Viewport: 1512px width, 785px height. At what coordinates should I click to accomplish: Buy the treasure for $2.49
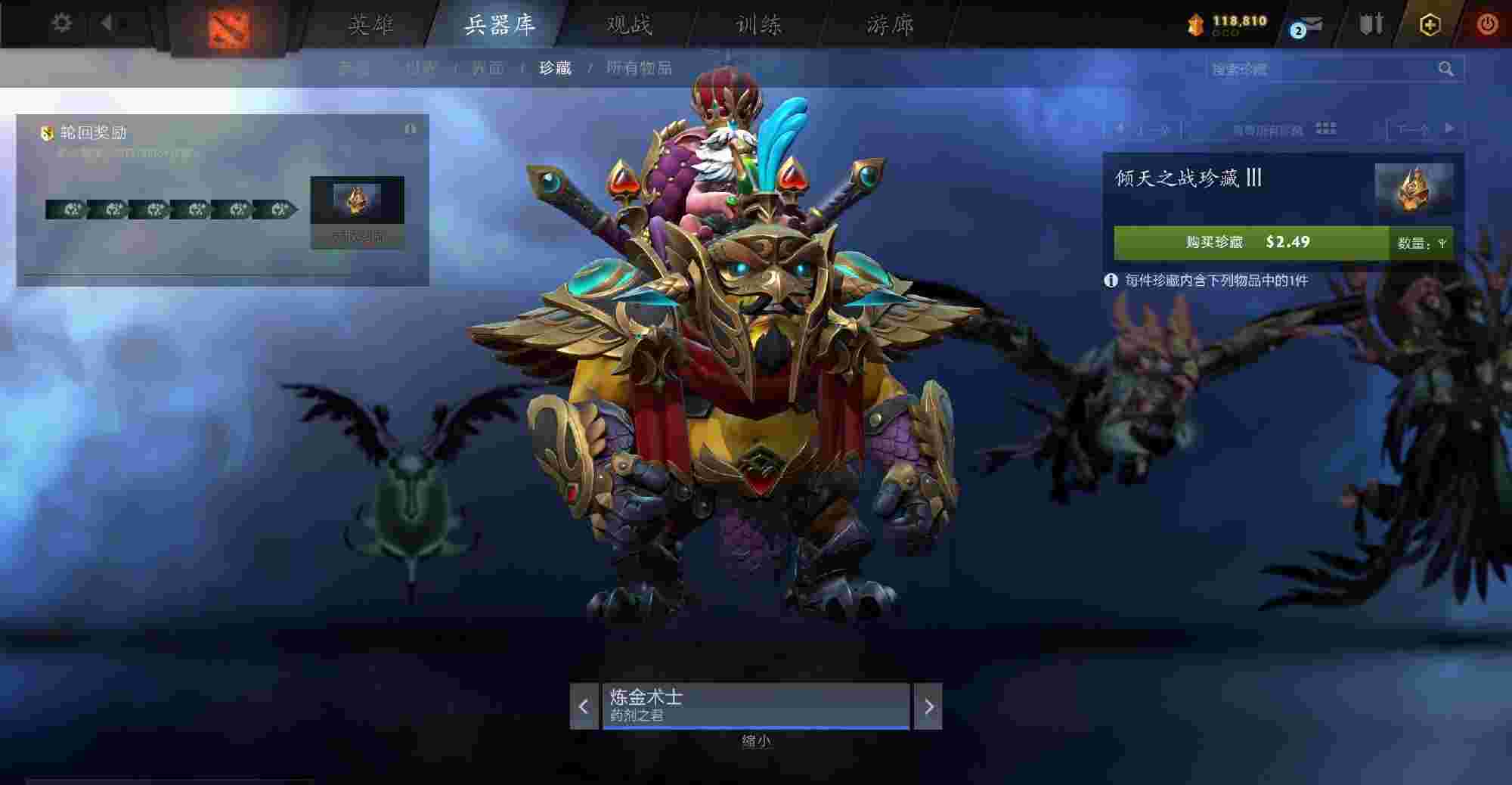[x=1250, y=242]
